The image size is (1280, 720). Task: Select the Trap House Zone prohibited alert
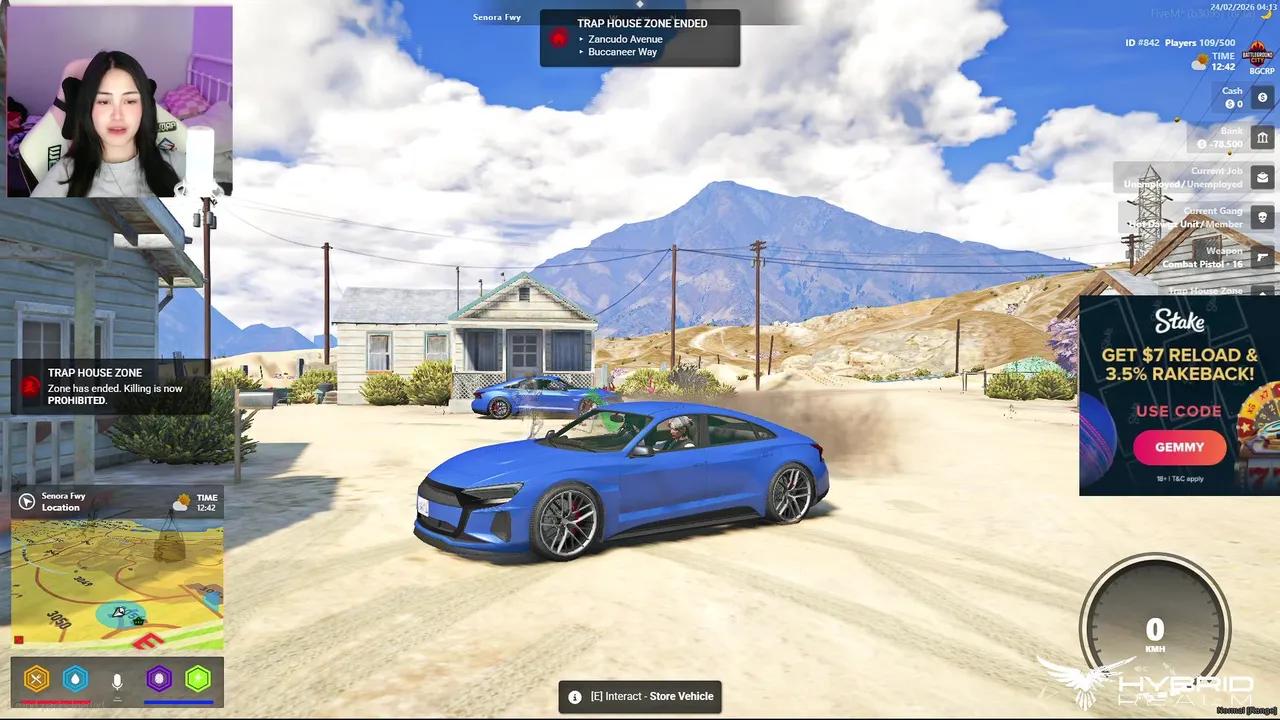112,386
